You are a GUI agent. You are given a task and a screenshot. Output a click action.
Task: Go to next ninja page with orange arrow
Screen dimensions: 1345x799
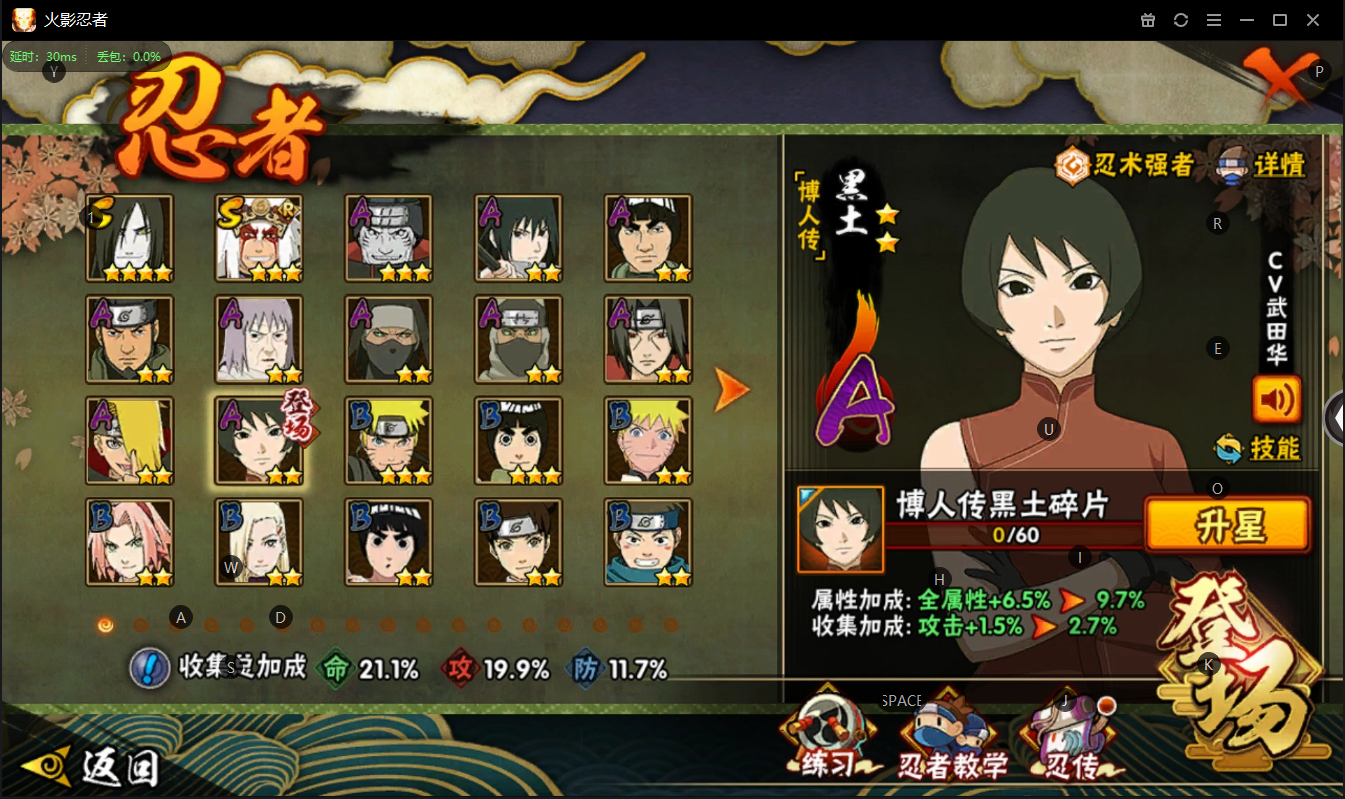point(731,390)
